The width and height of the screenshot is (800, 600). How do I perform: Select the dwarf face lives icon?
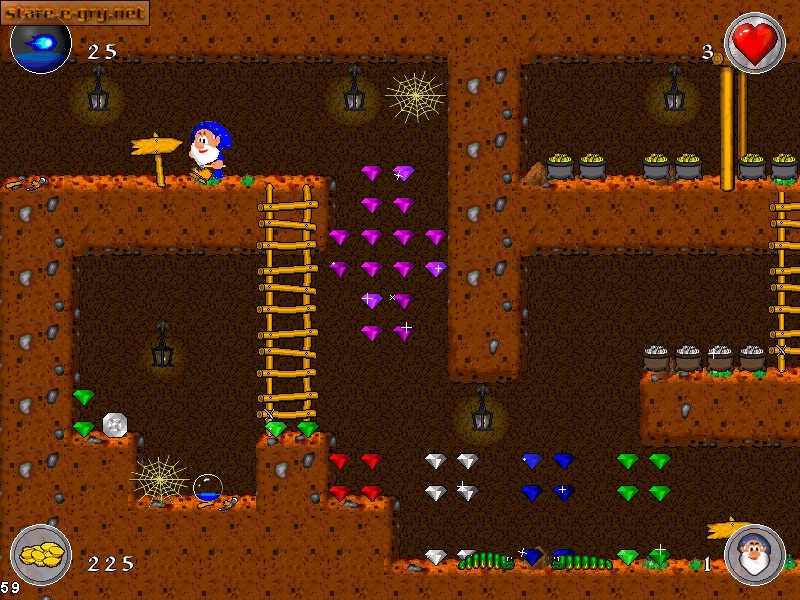click(754, 554)
